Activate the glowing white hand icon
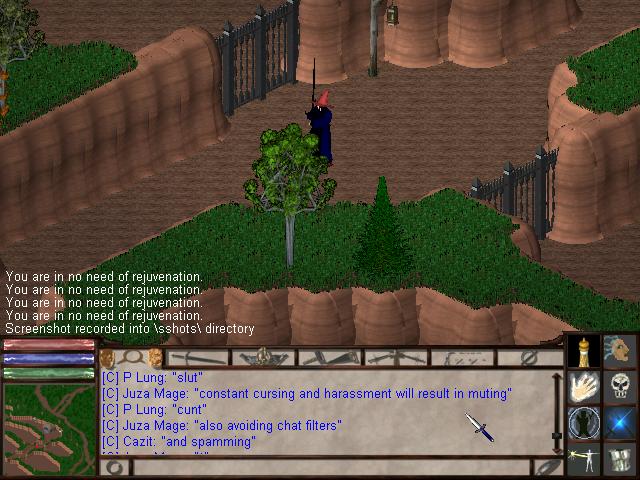This screenshot has height=480, width=640. tap(584, 386)
